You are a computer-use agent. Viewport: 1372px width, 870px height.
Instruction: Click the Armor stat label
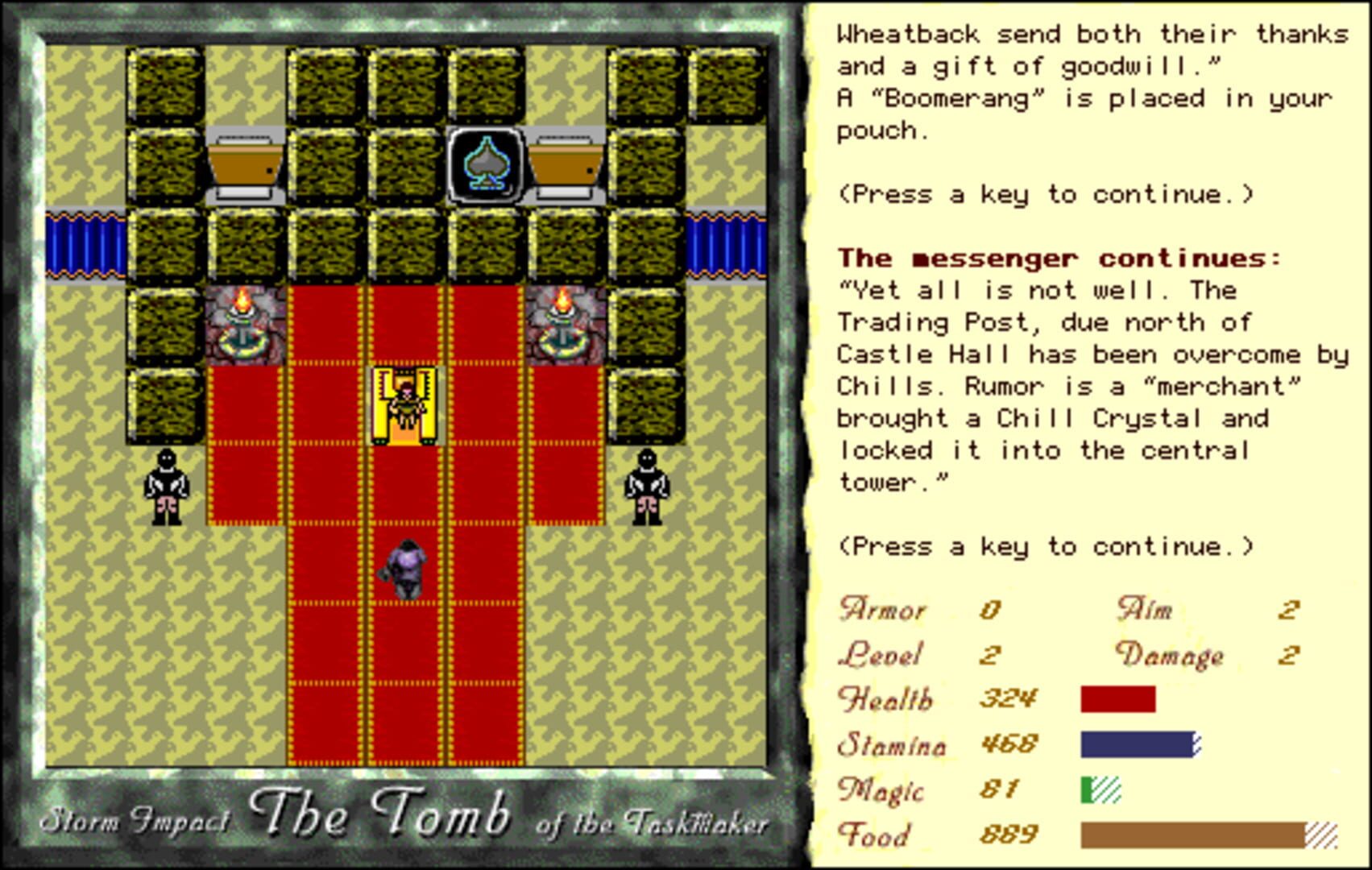click(881, 610)
